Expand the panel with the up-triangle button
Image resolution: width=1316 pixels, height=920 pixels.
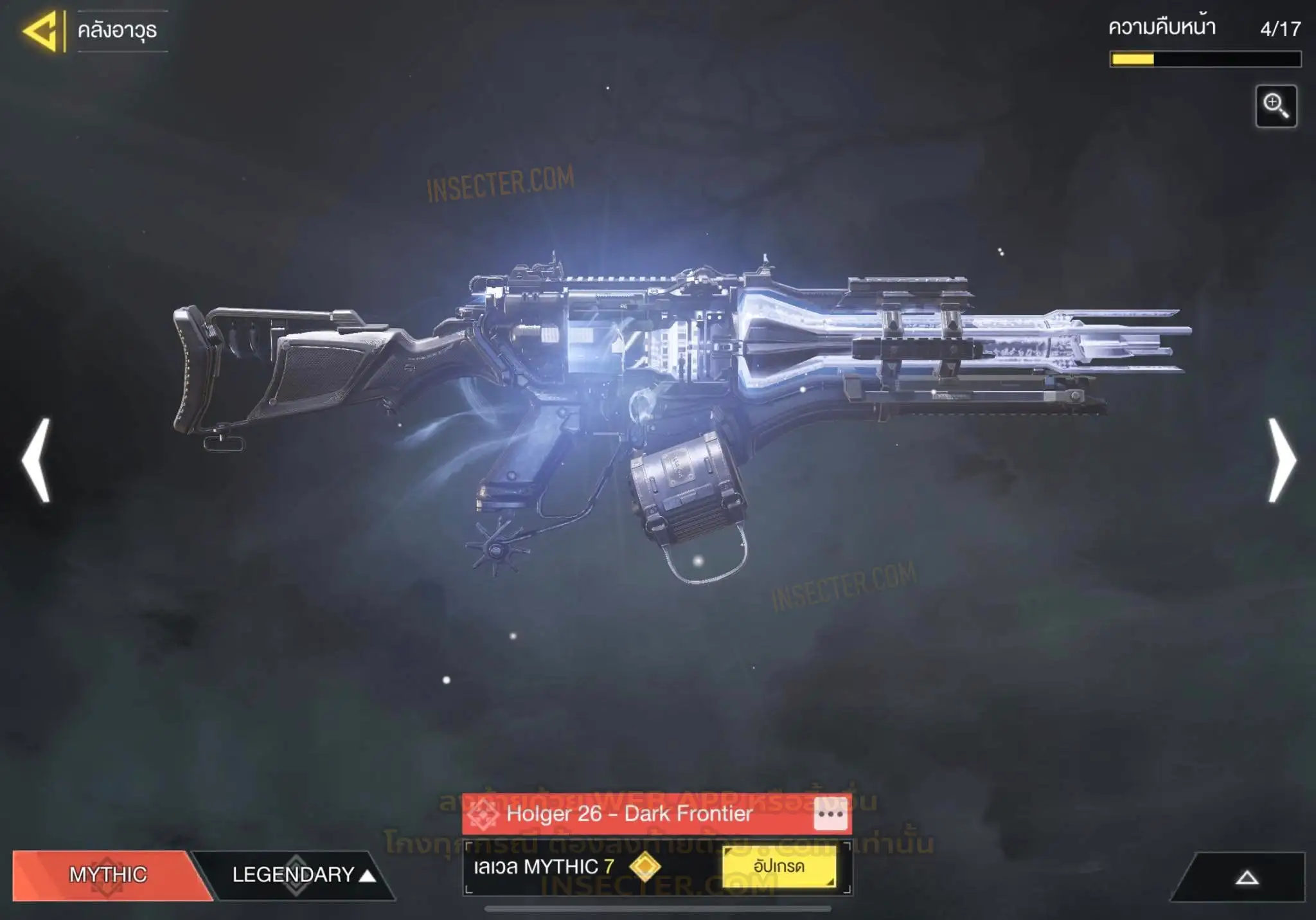pyautogui.click(x=1247, y=878)
